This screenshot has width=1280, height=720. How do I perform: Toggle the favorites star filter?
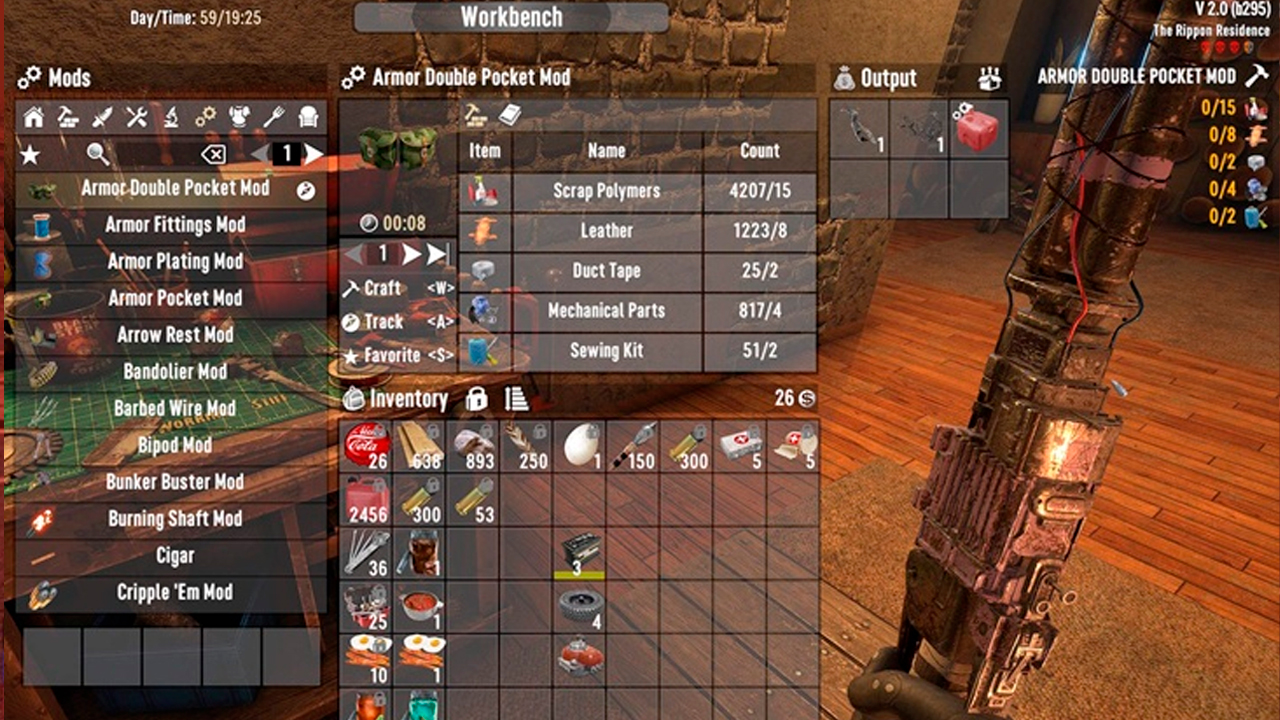30,154
